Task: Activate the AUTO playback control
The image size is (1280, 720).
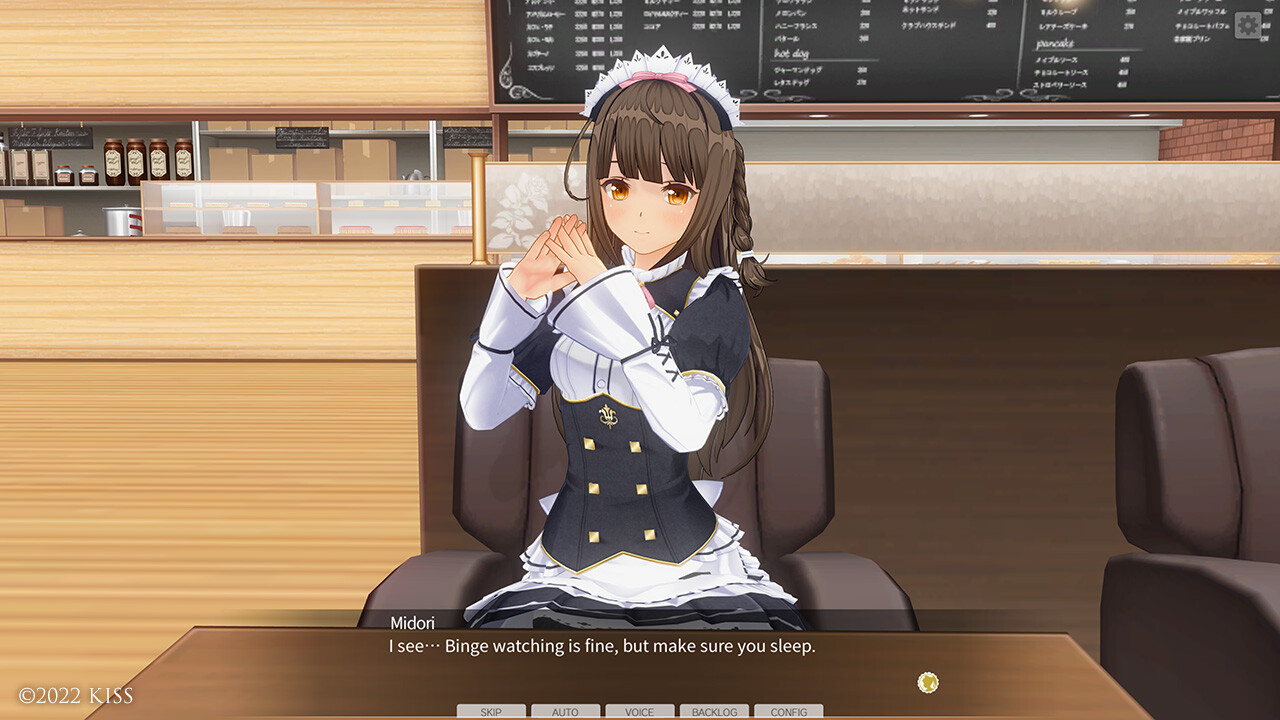Action: pos(564,711)
